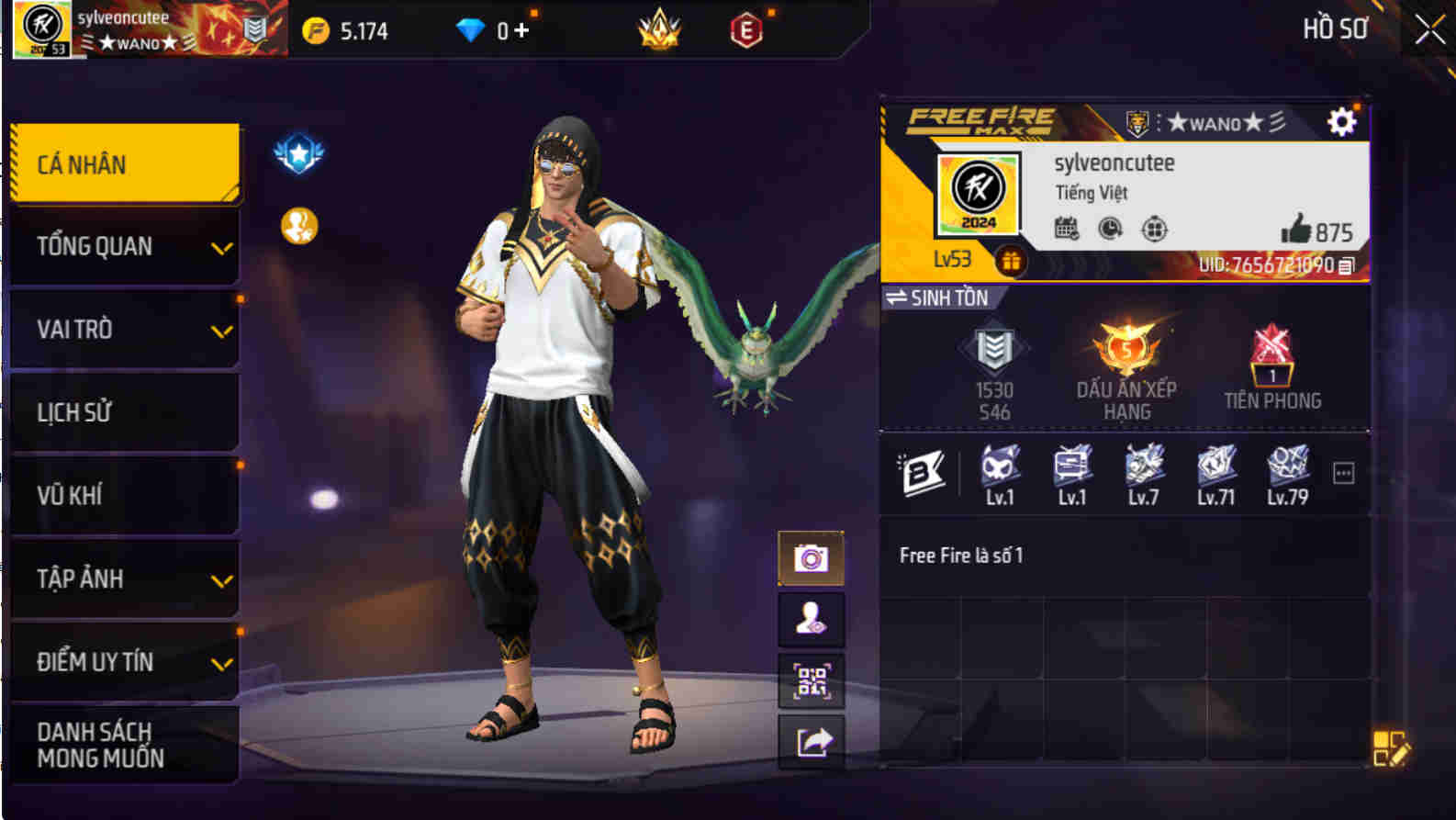Open the E event icon in top bar

(747, 28)
